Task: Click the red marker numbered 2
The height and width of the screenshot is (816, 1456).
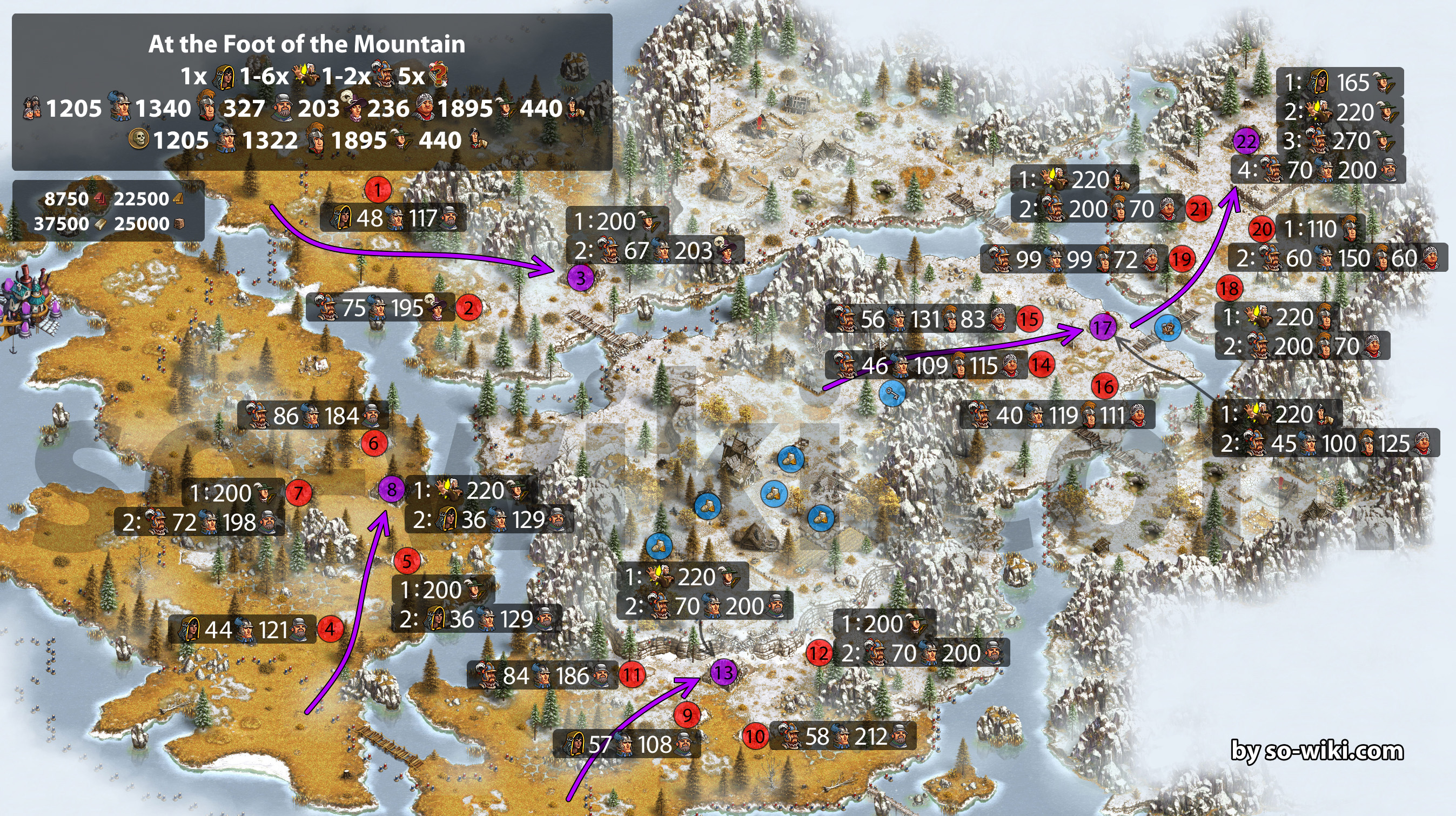Action: (468, 308)
